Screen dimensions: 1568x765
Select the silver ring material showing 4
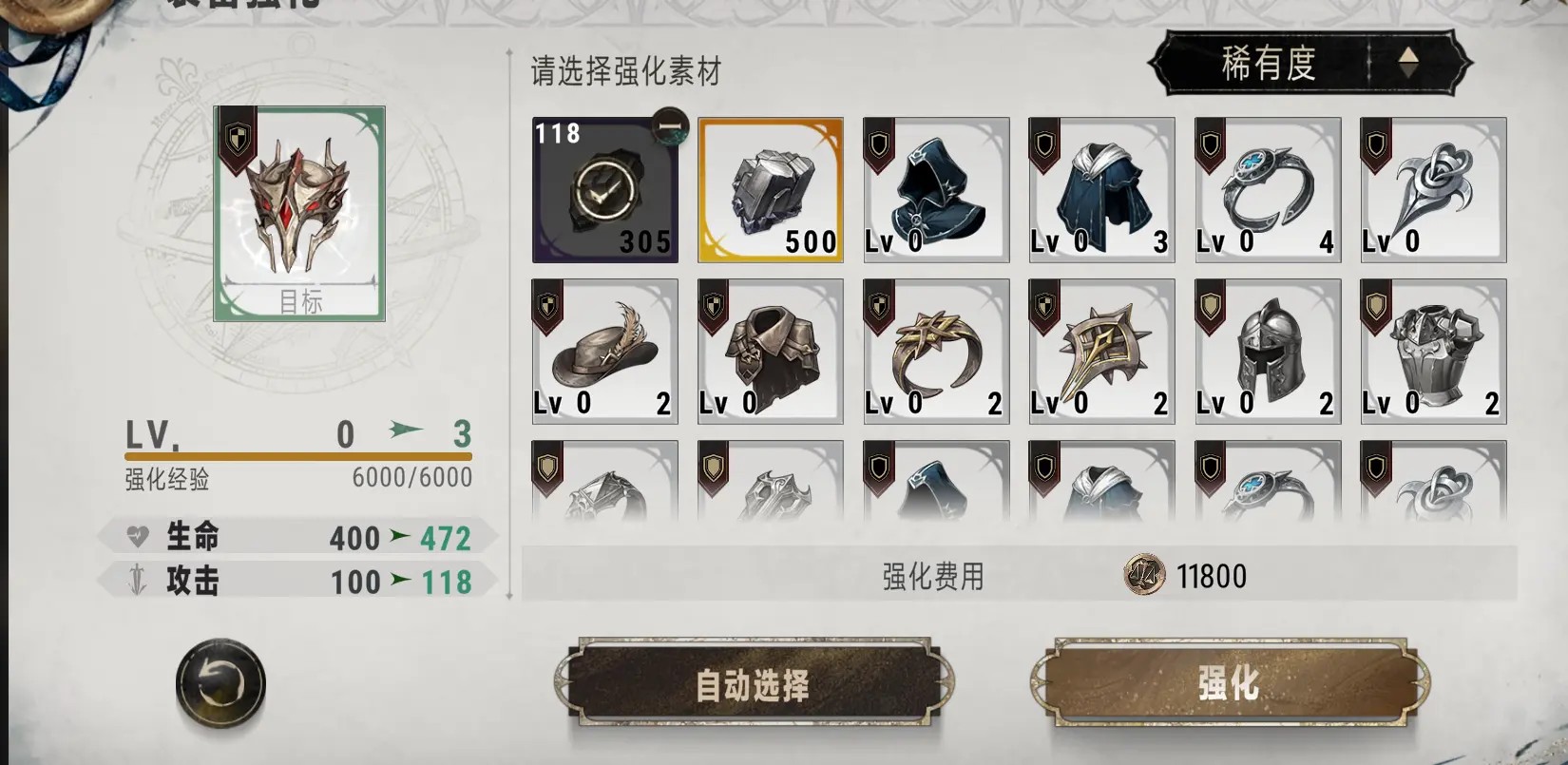pos(1267,189)
